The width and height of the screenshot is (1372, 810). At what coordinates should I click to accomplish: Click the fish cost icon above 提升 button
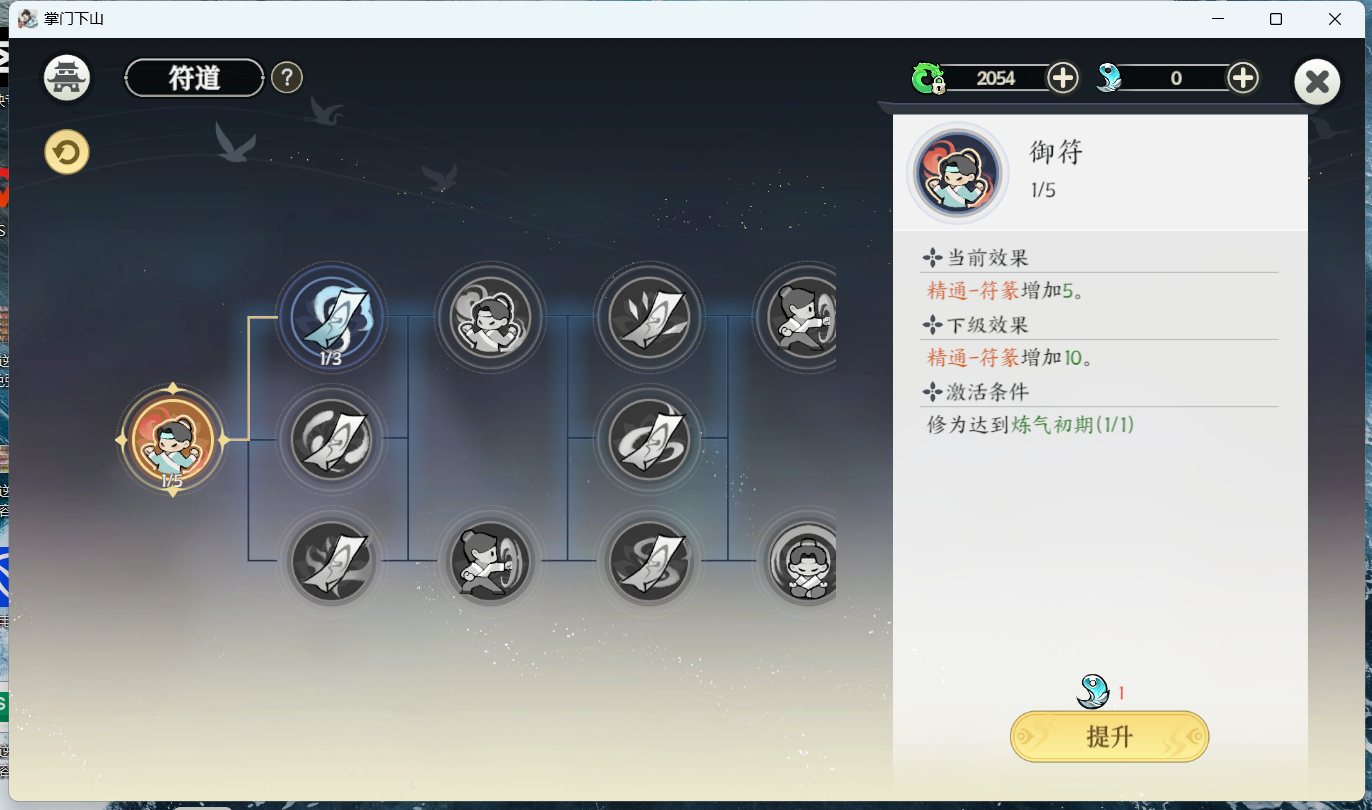(1093, 691)
